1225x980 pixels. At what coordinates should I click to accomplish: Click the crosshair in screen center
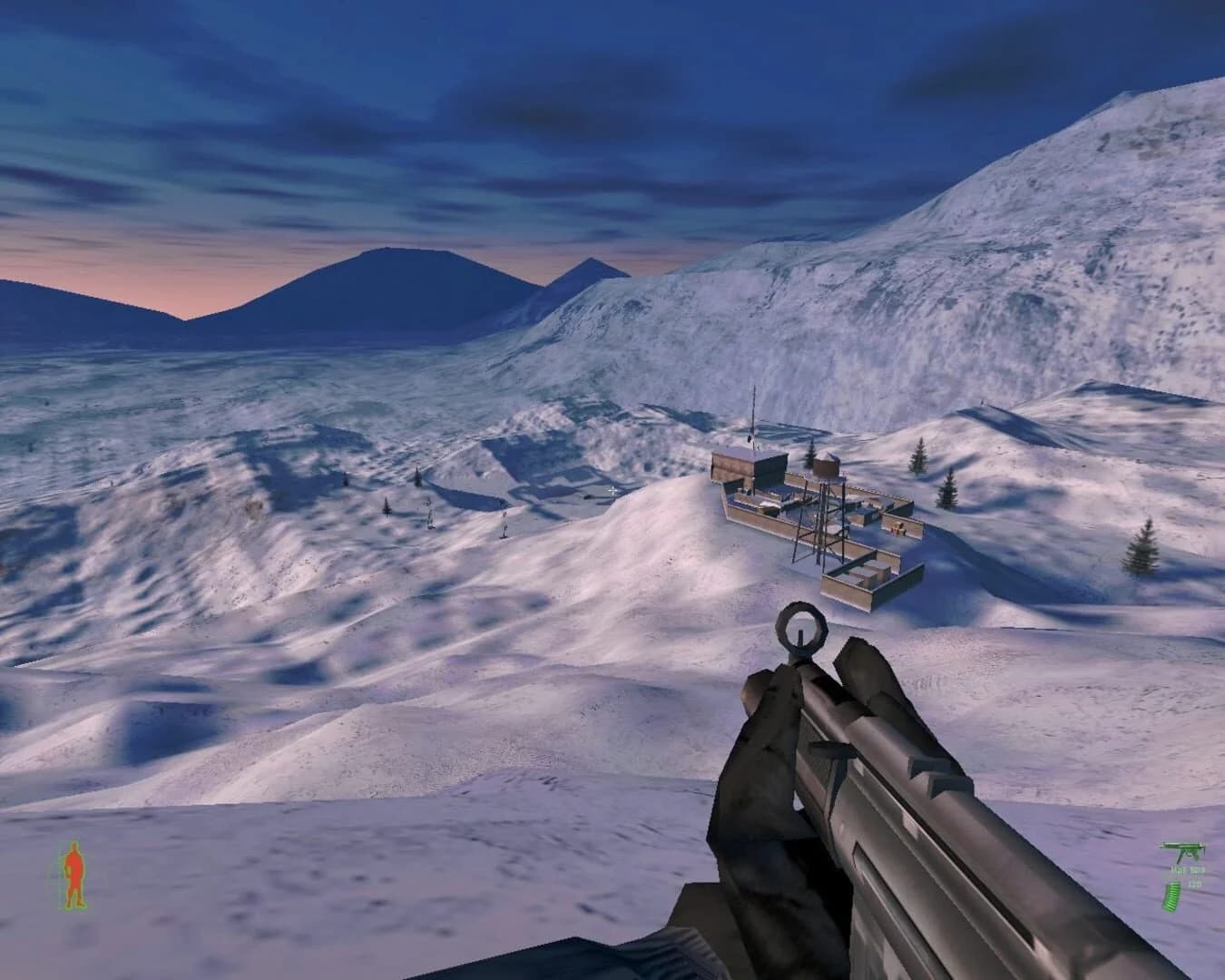(613, 490)
